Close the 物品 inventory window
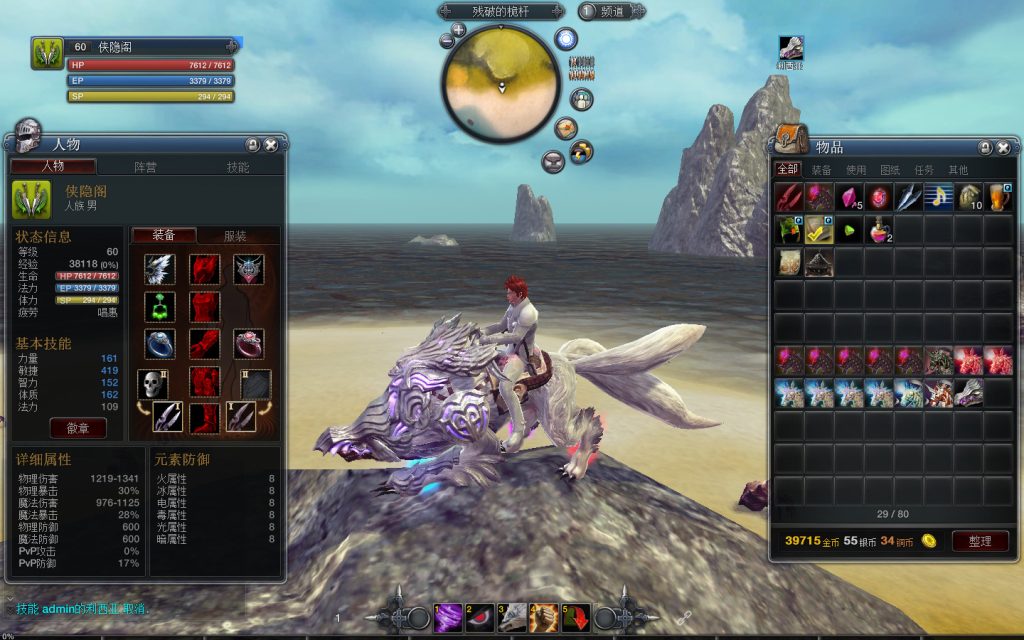The height and width of the screenshot is (640, 1024). point(1003,148)
